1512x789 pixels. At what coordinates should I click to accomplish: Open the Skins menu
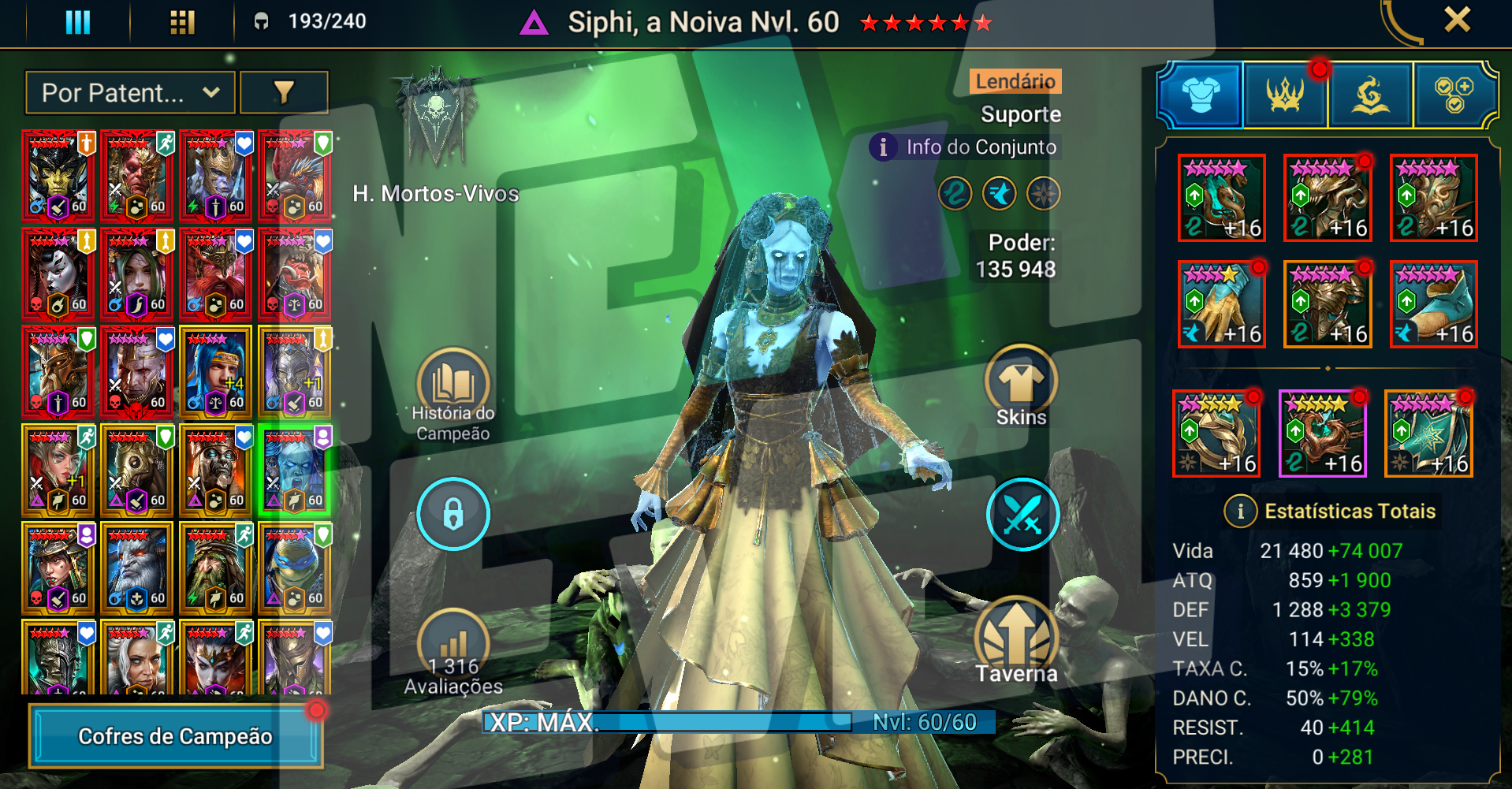tap(1021, 386)
